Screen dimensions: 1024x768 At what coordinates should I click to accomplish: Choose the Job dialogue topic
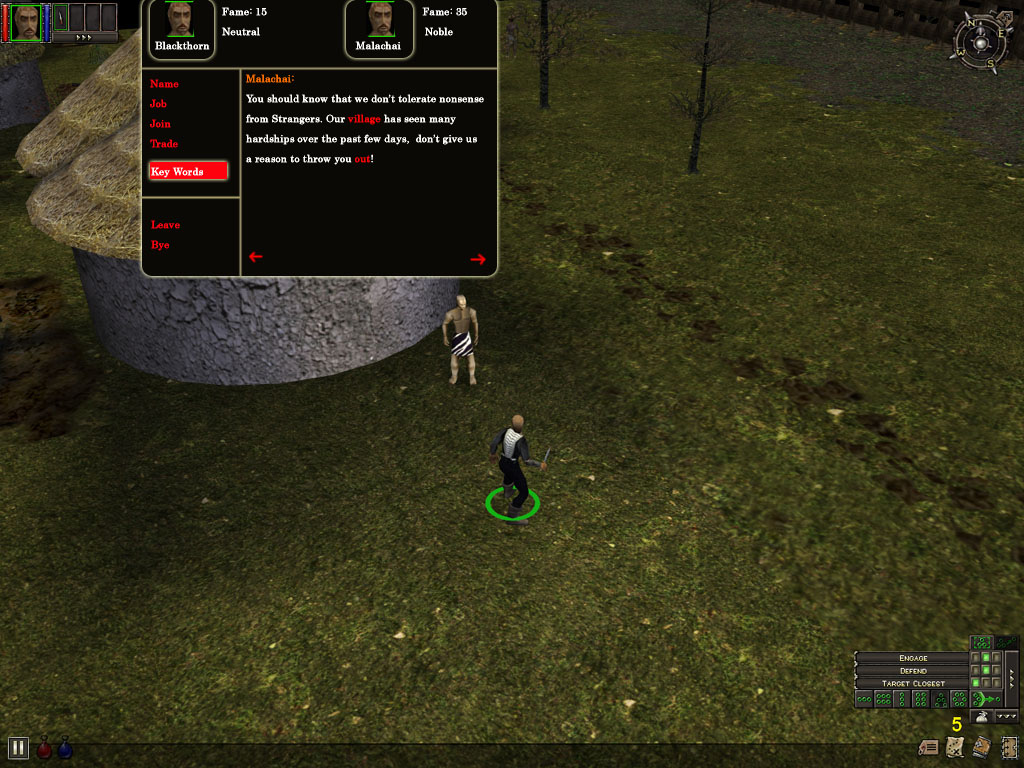point(158,104)
